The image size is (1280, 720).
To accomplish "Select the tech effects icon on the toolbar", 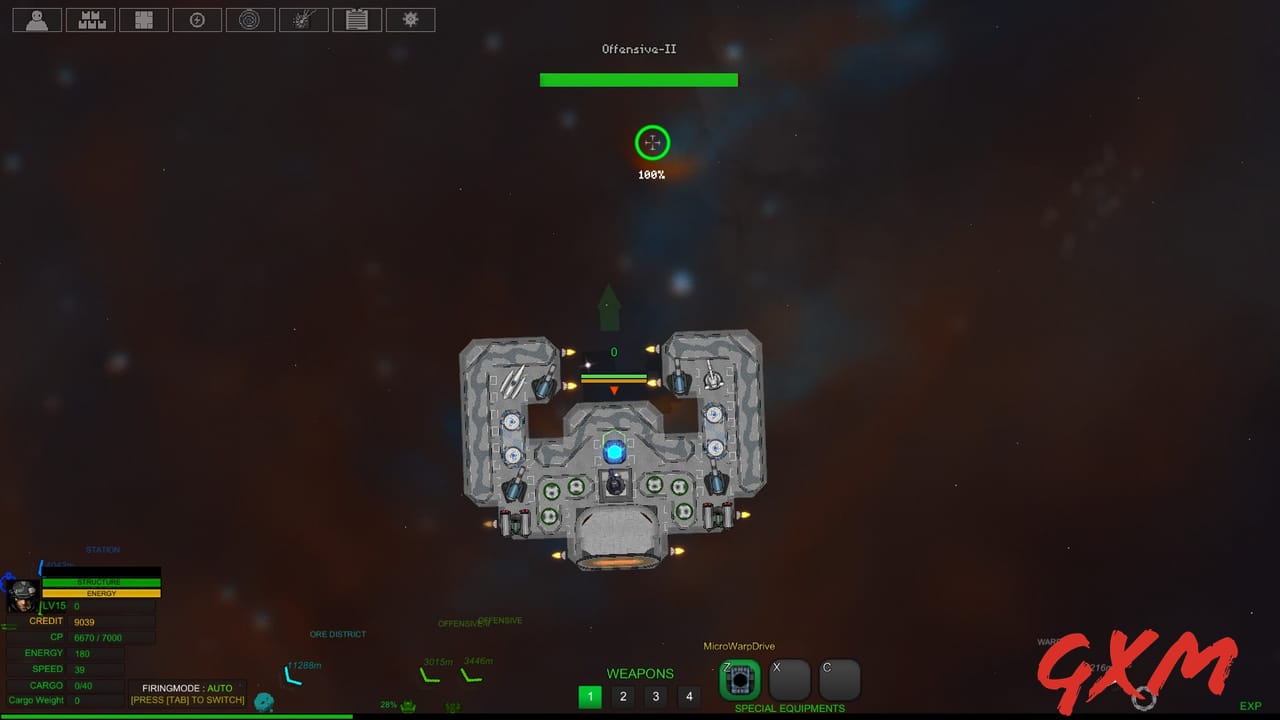I will 304,19.
